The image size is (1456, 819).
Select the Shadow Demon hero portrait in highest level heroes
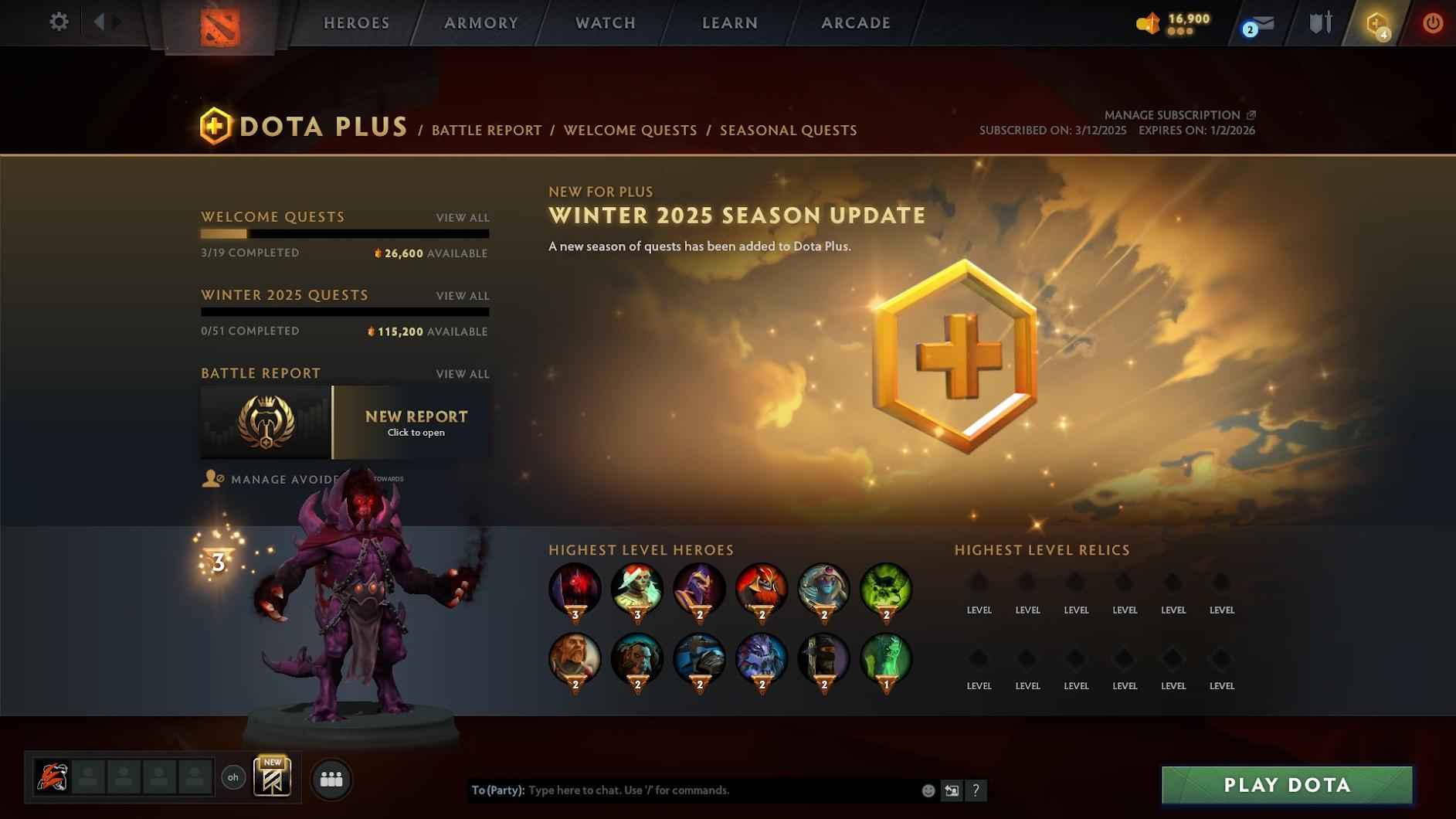point(576,590)
